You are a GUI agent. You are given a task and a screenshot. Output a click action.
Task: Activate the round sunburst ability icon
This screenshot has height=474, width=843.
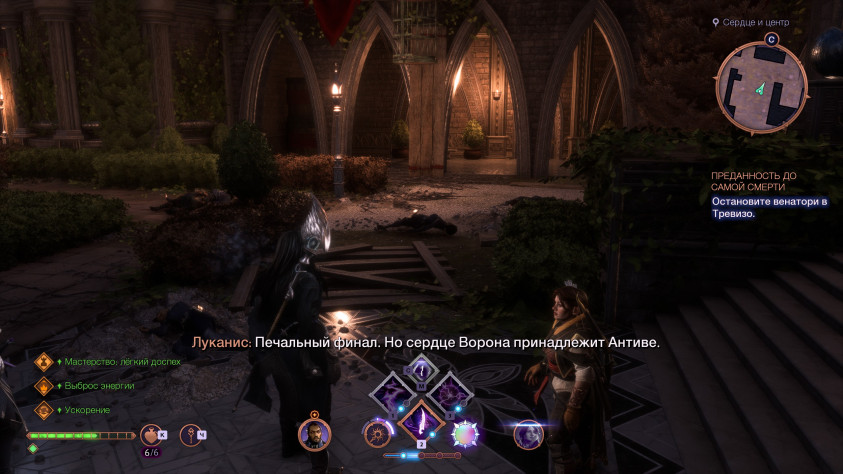377,433
